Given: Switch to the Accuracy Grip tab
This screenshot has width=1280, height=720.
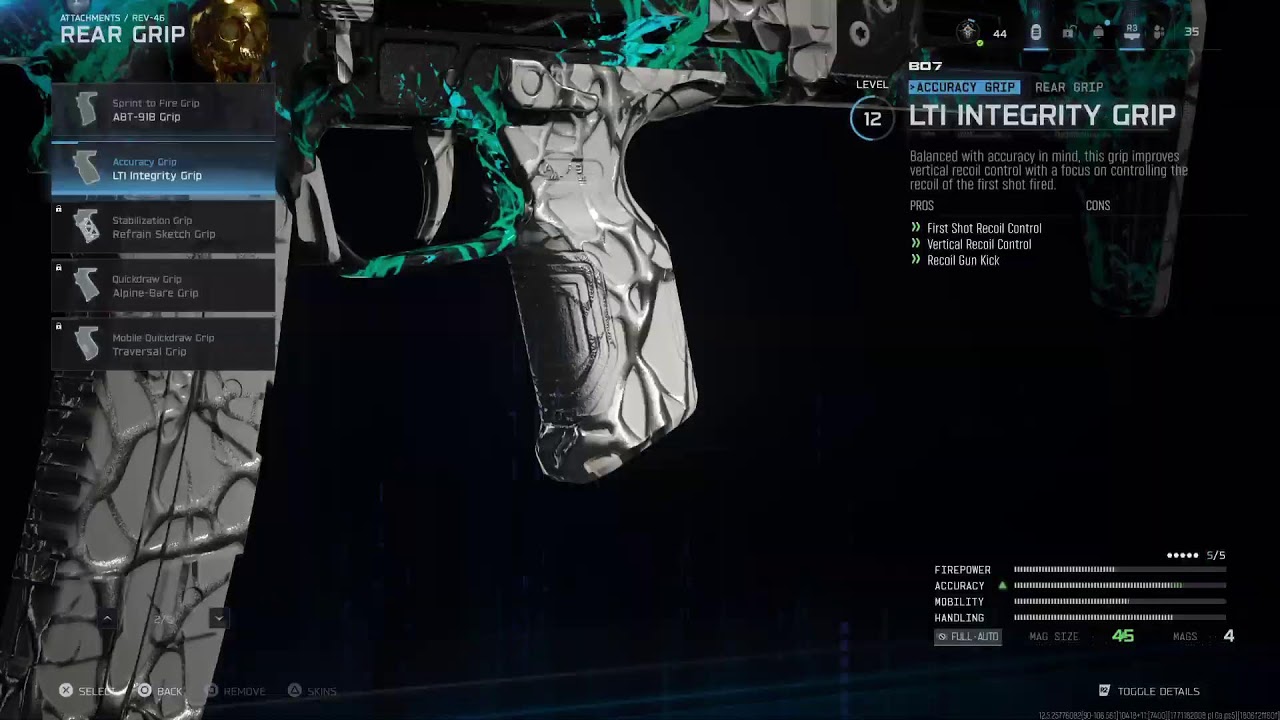Looking at the screenshot, I should click(x=964, y=87).
